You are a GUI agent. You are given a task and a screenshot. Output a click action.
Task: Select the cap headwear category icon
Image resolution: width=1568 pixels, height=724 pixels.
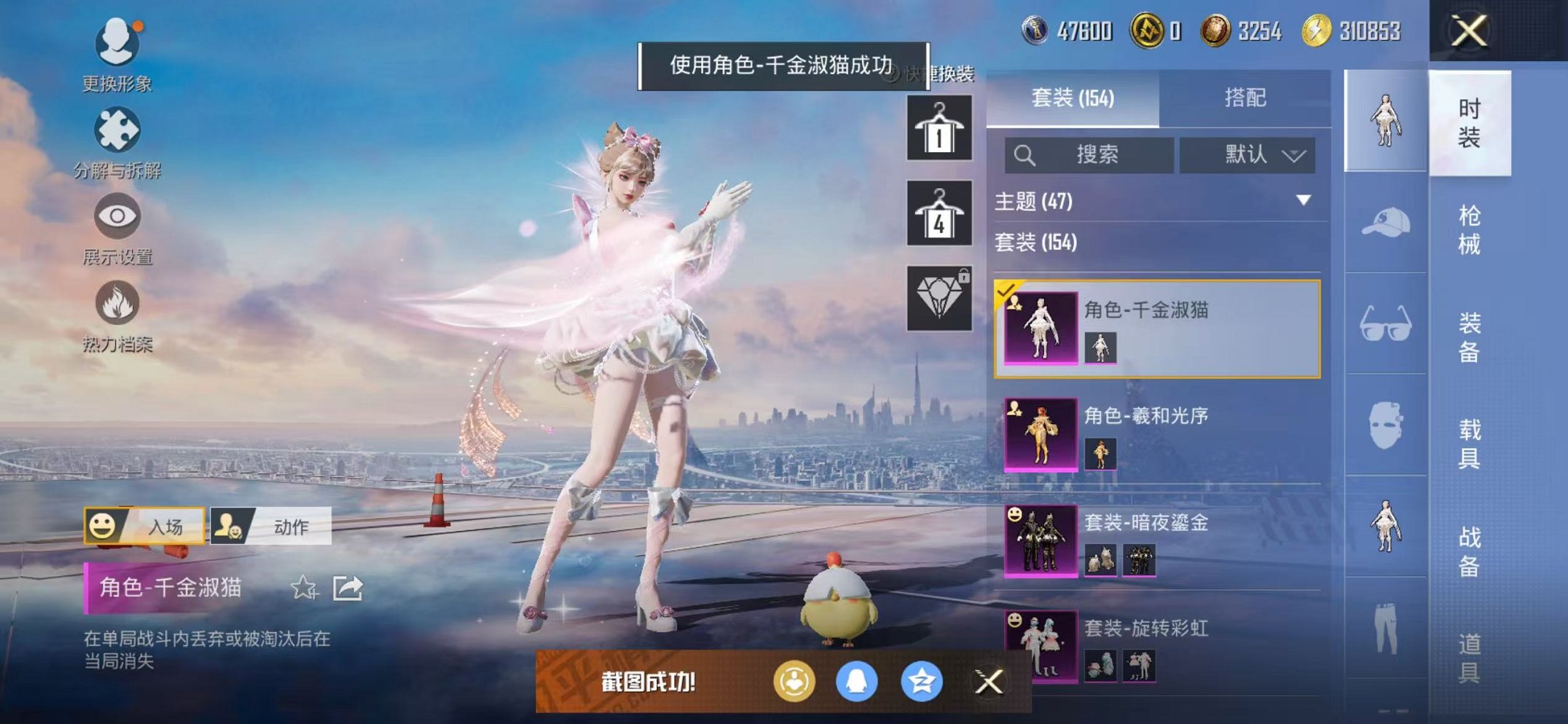[x=1383, y=220]
